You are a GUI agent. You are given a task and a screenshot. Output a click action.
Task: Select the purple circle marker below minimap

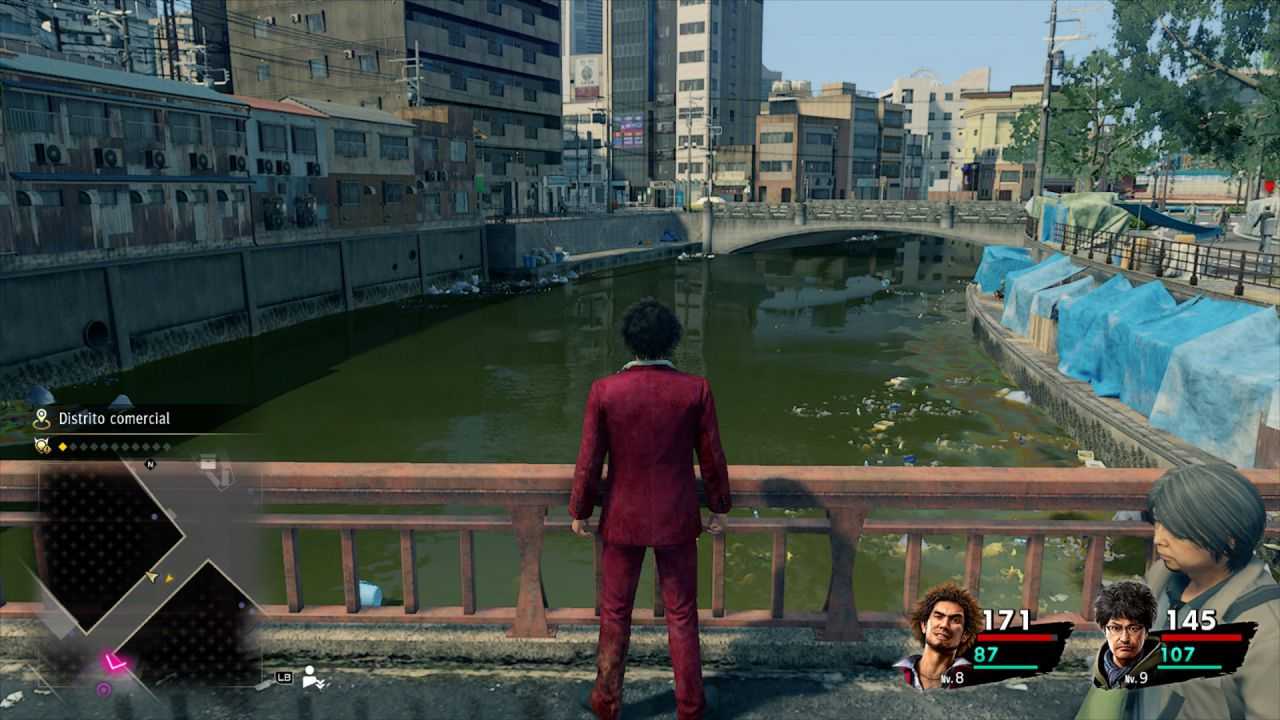[103, 689]
